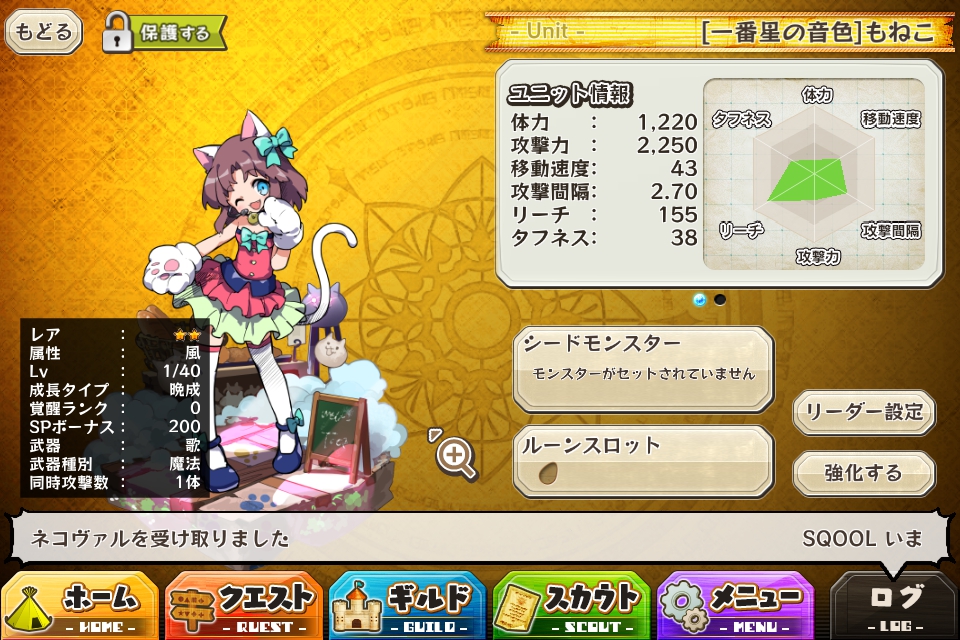Switch to the ギルド tab
The image size is (960, 640).
point(408,605)
